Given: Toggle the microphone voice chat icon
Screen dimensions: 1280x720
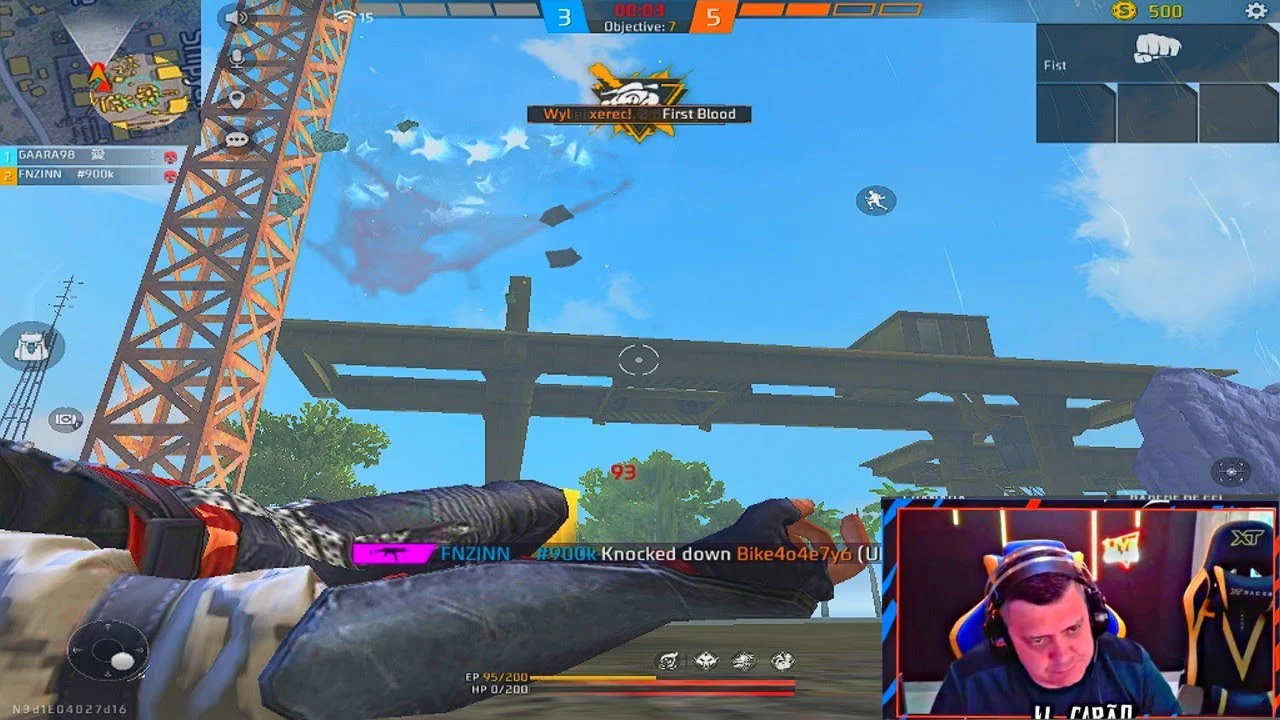Looking at the screenshot, I should 237,57.
